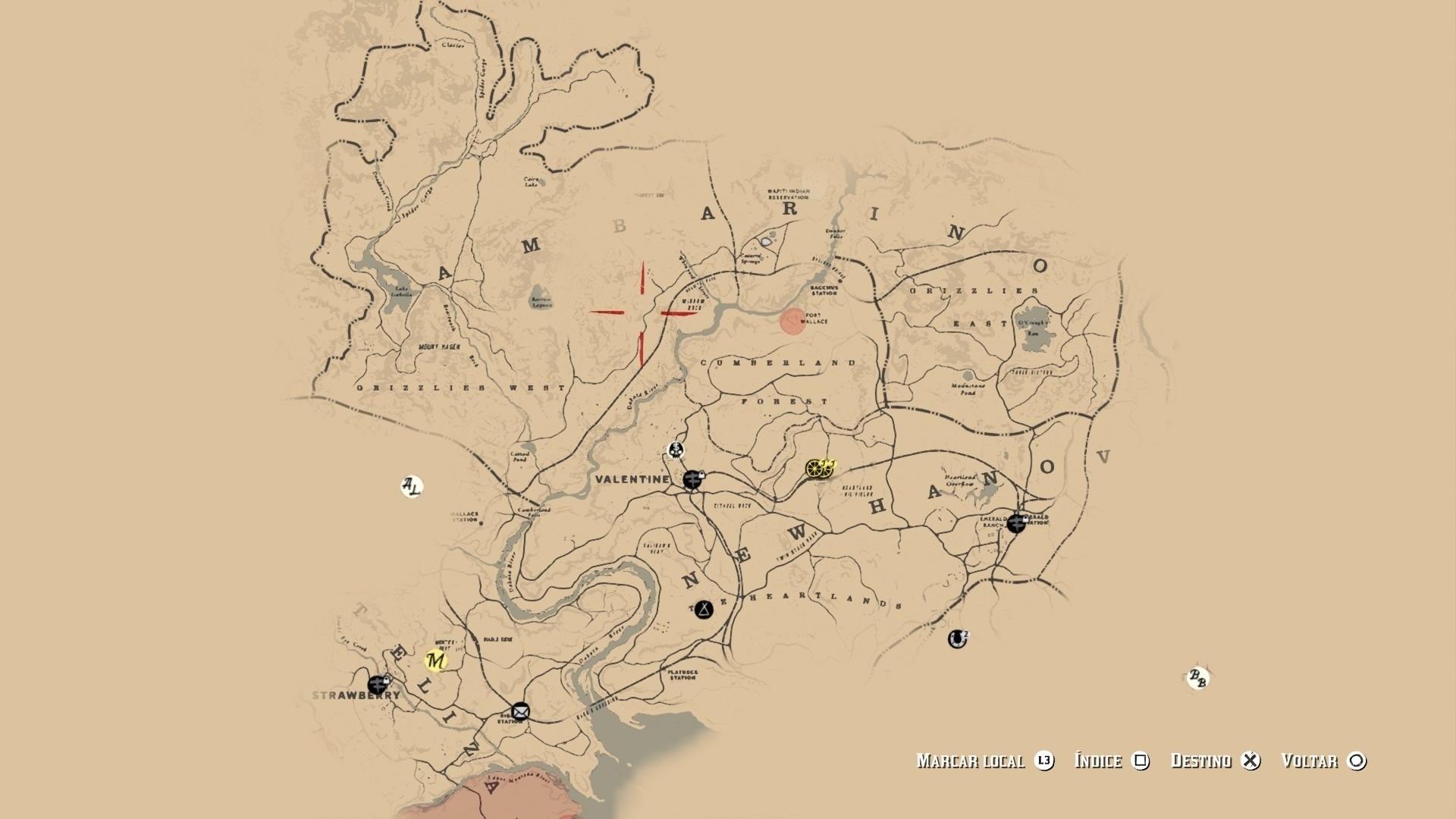This screenshot has height=819, width=1456.
Task: Select the Wapiti Indian Reservation area
Action: click(789, 191)
